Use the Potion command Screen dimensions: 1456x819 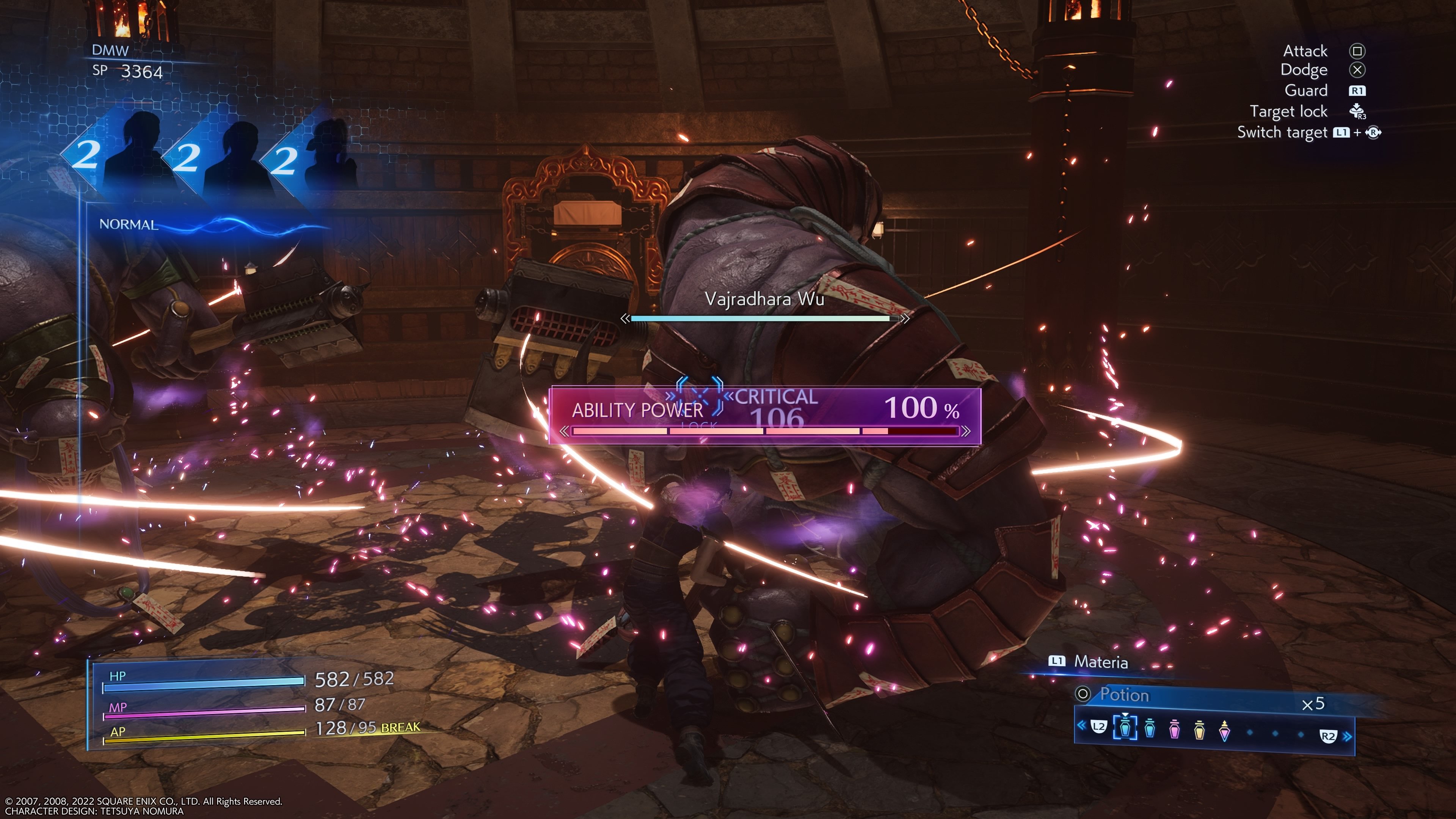(x=1123, y=695)
